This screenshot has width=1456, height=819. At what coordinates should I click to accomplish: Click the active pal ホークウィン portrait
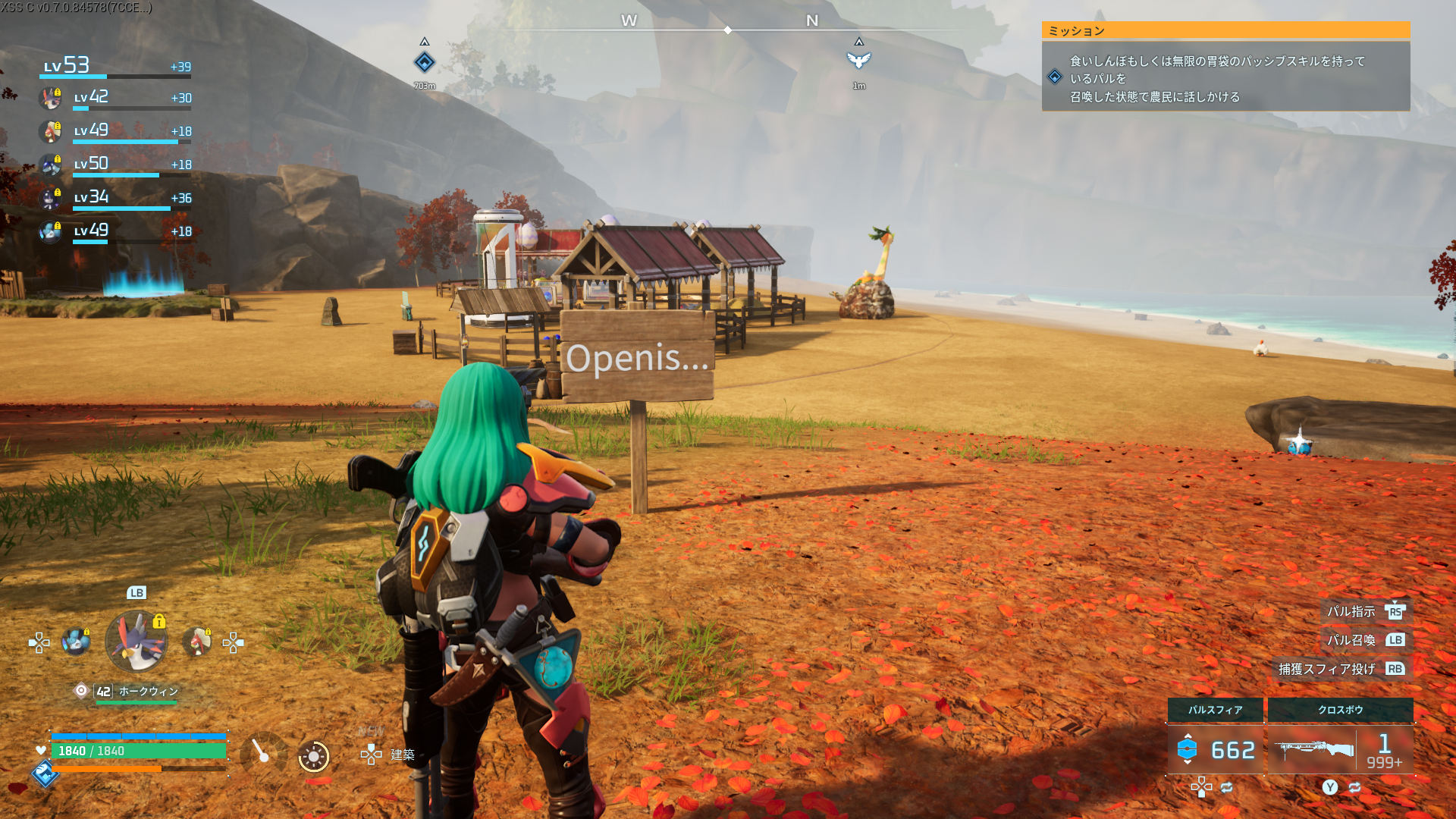click(x=136, y=642)
